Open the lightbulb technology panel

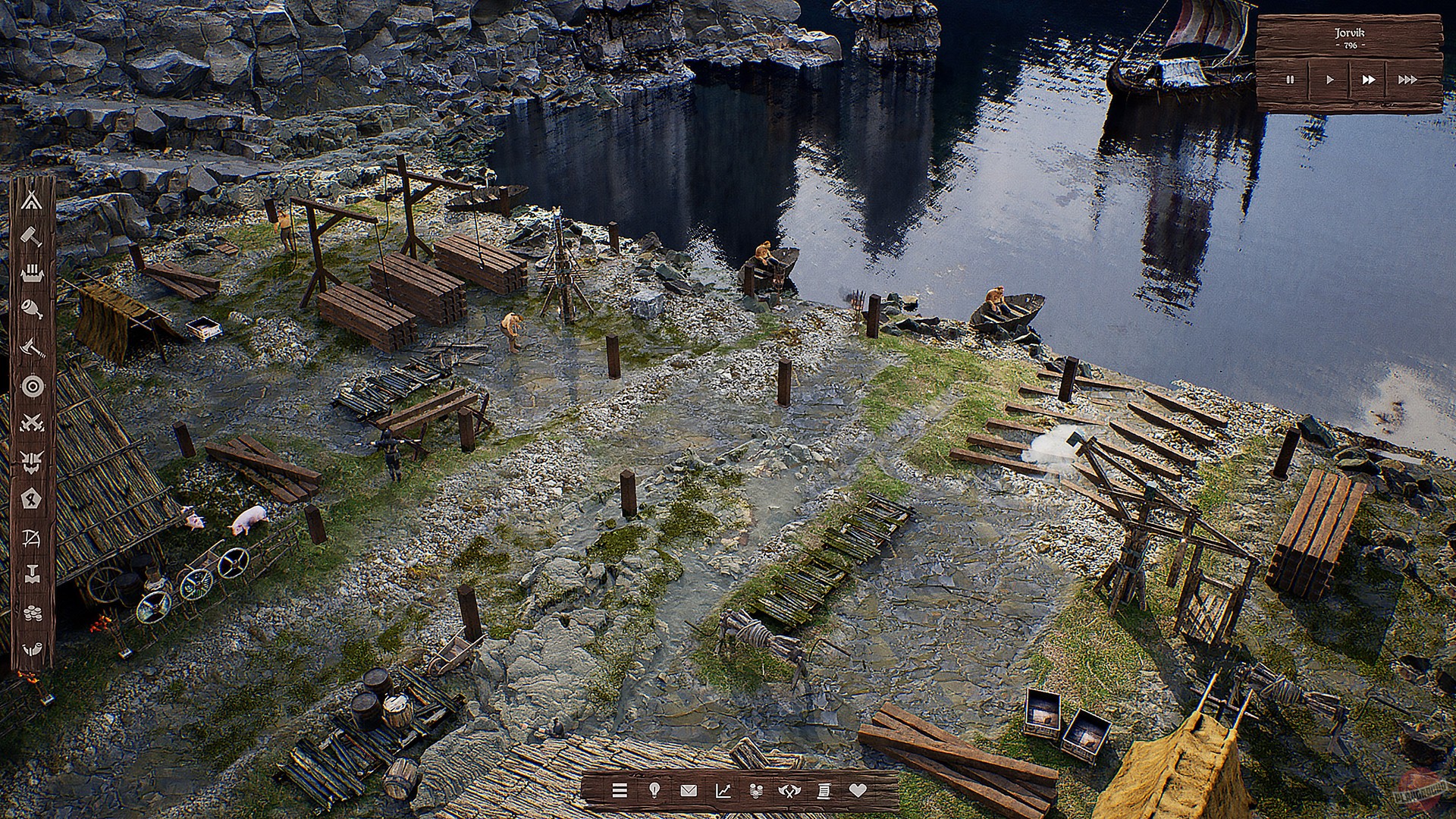pos(654,790)
